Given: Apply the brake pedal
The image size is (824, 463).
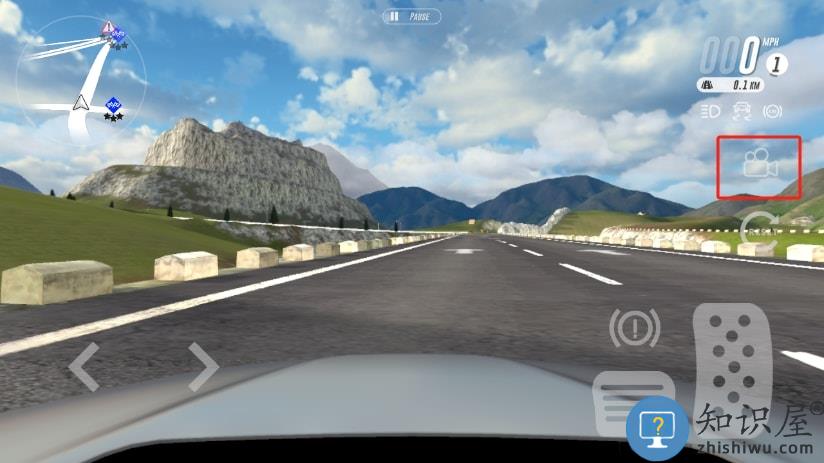Looking at the screenshot, I should pos(632,402).
